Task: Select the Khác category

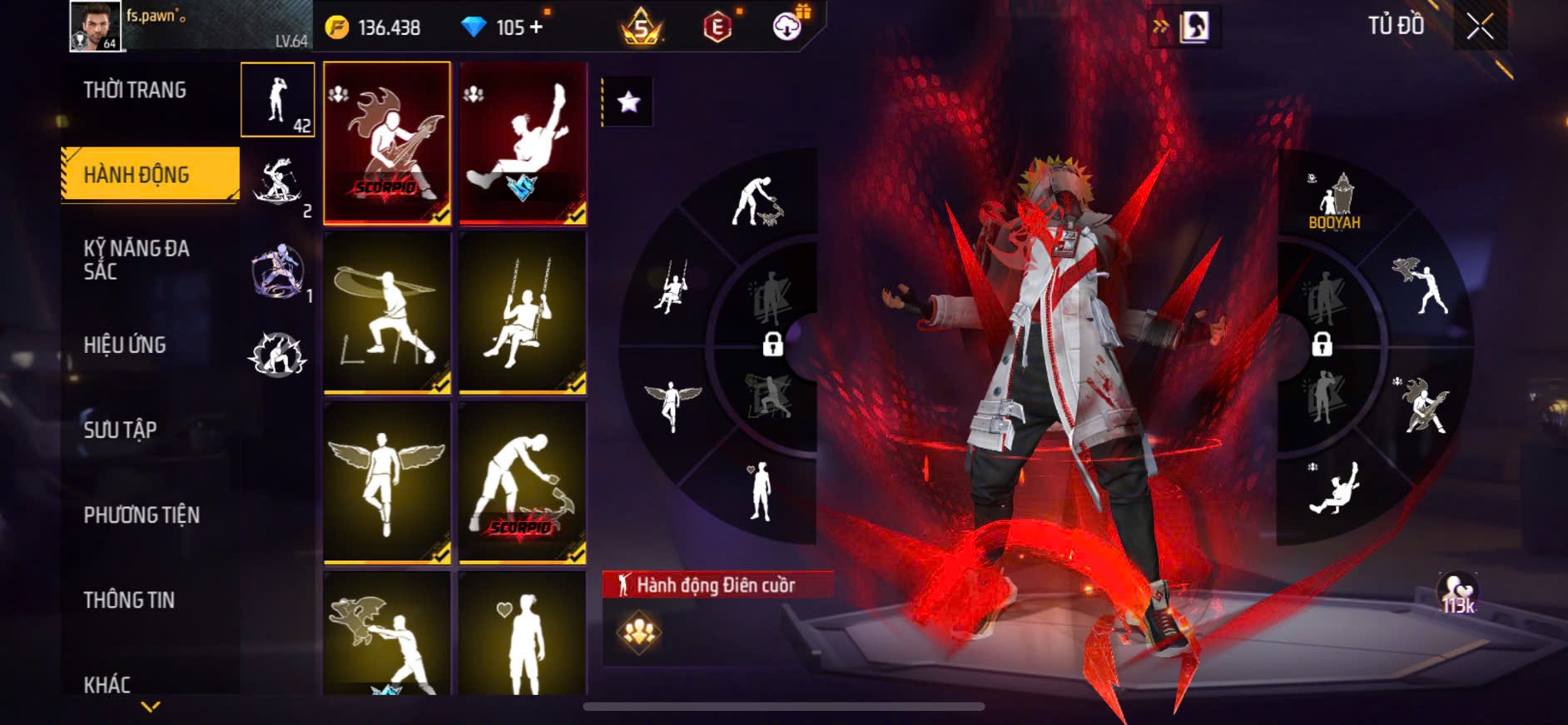Action: pos(107,684)
